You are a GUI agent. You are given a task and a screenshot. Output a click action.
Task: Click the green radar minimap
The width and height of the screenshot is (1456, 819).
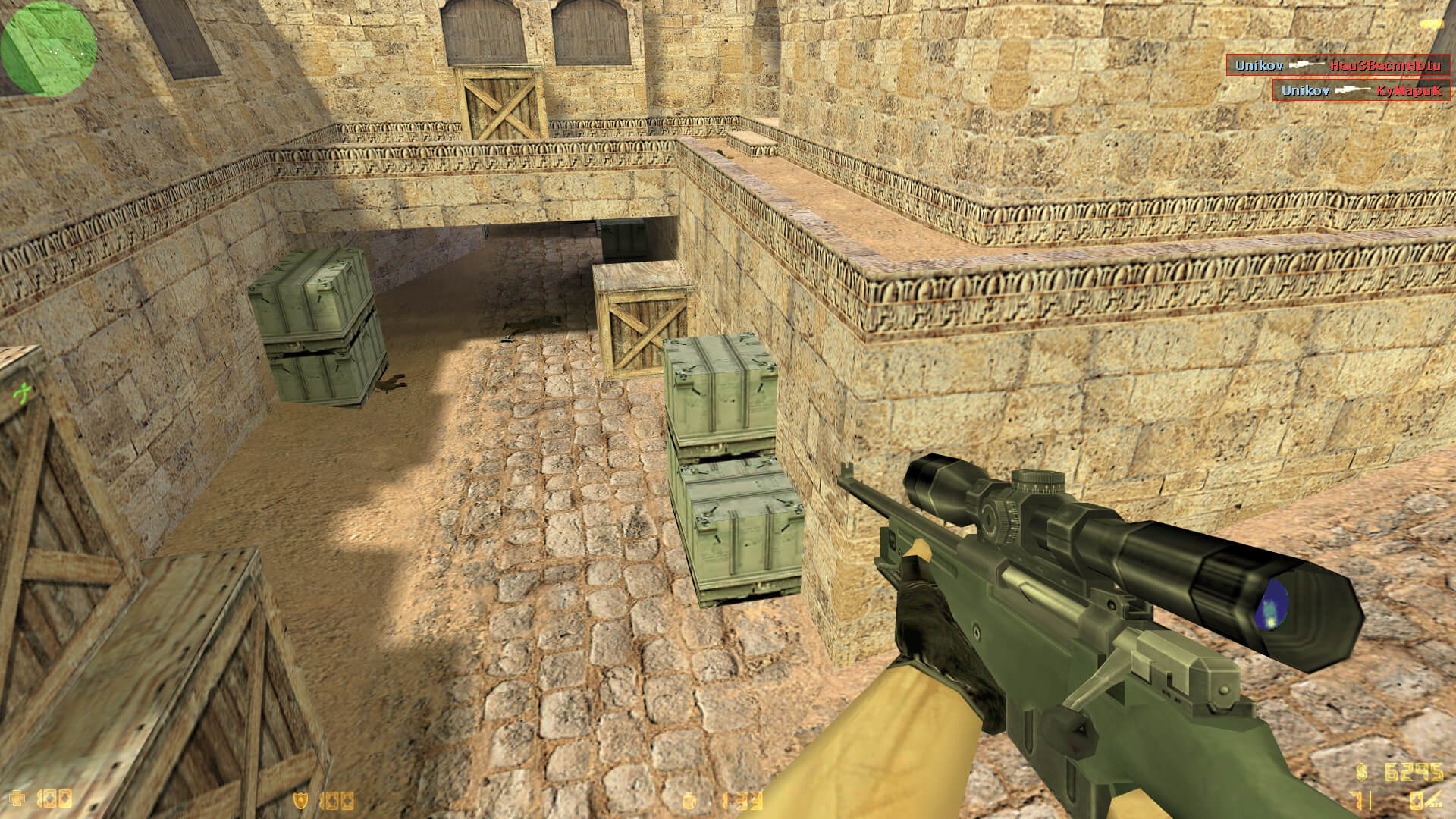pos(49,49)
